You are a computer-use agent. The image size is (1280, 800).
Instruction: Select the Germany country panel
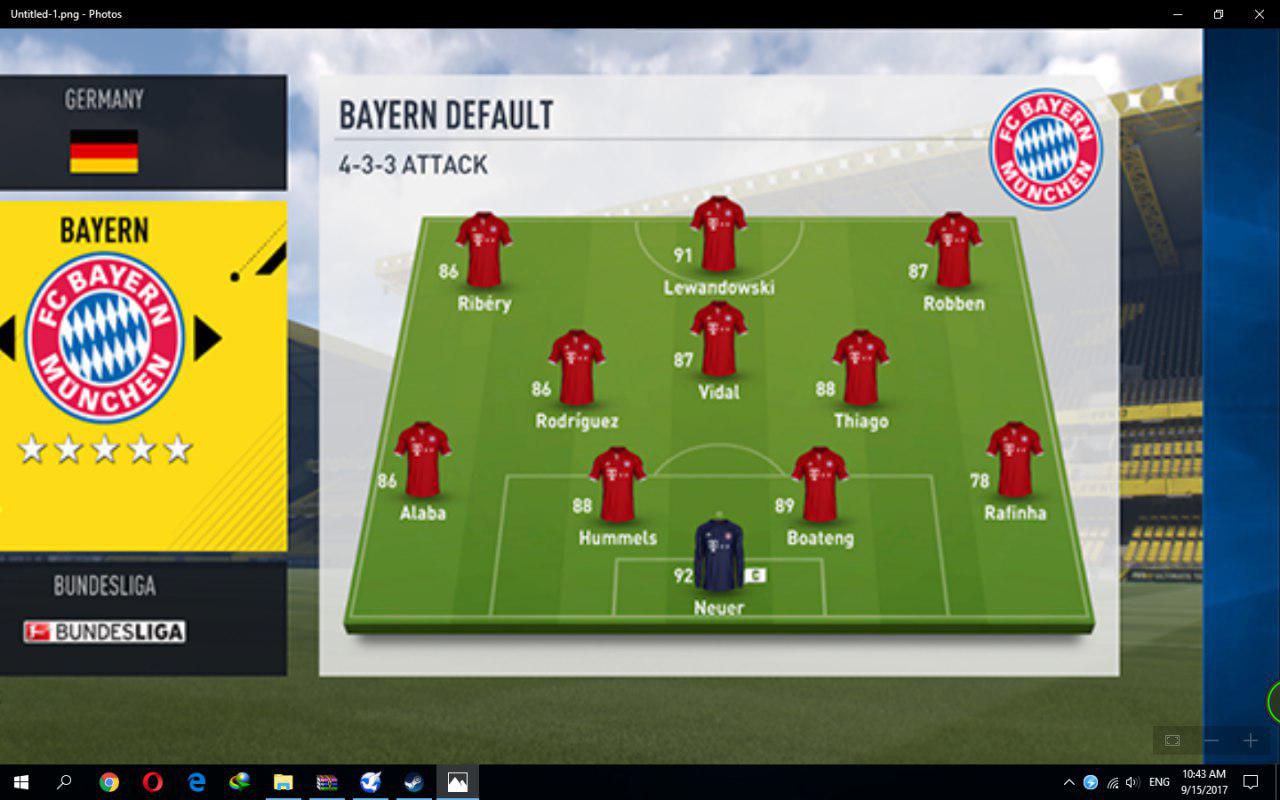click(104, 132)
